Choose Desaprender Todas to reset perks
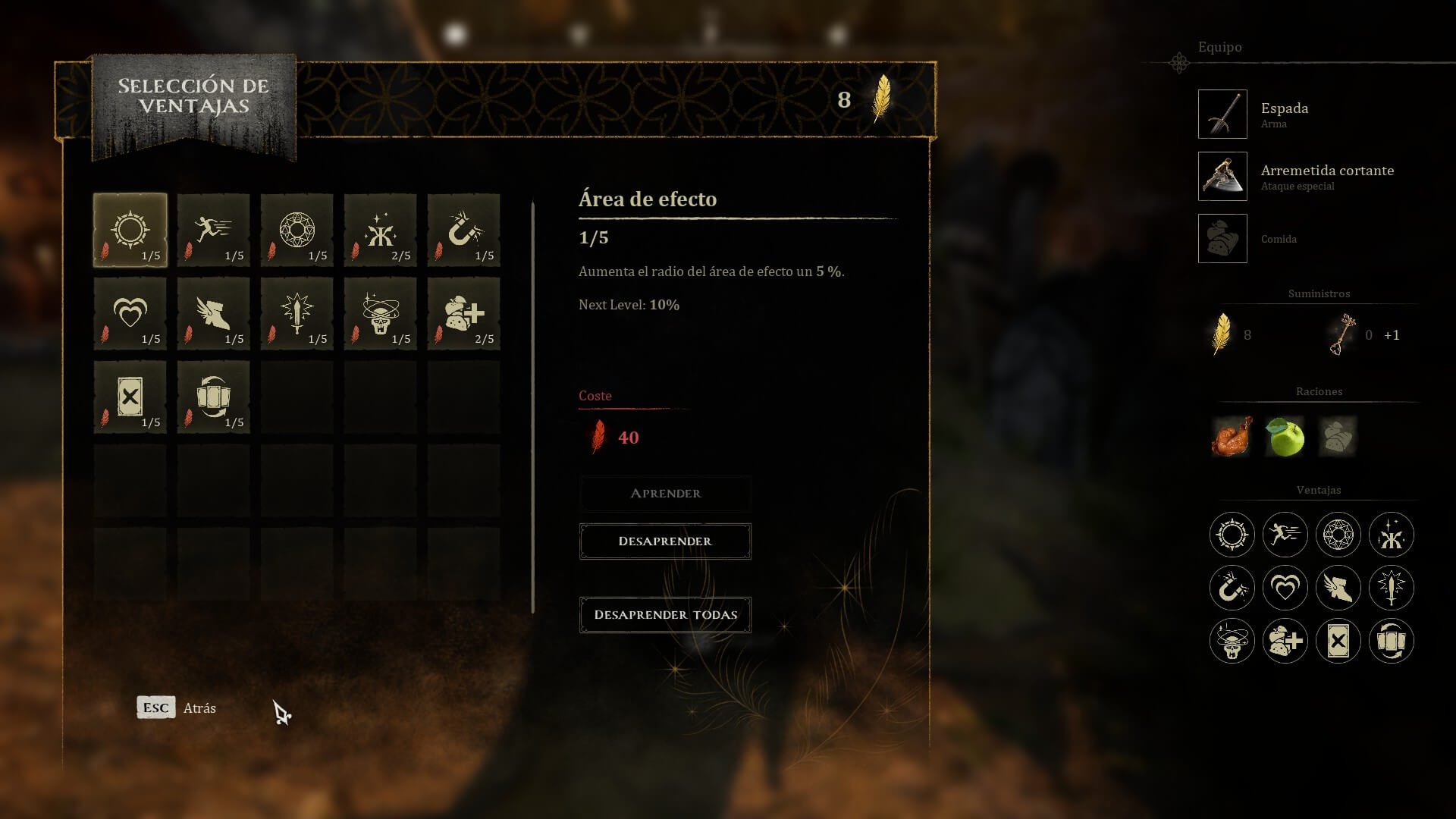1456x819 pixels. (x=665, y=615)
